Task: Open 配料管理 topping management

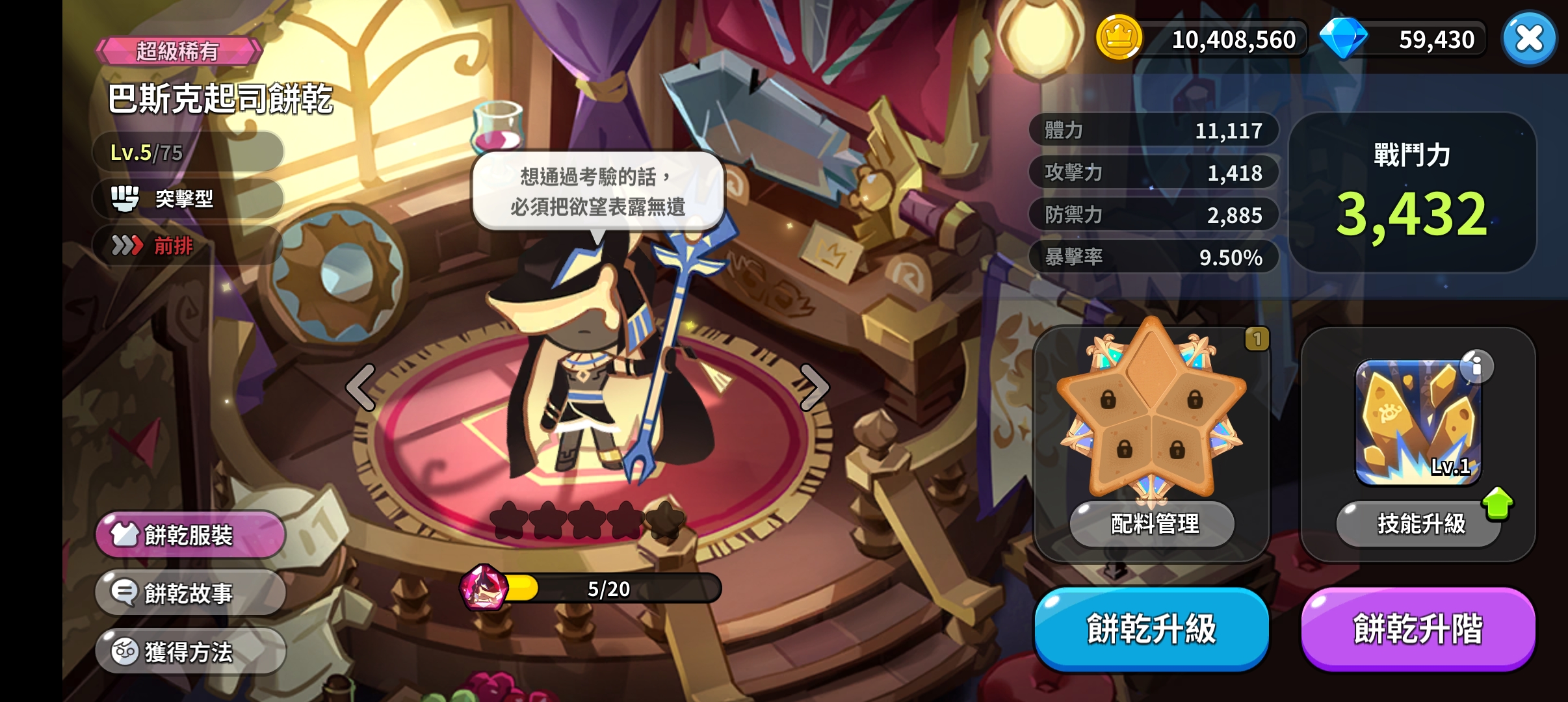Action: coord(1154,523)
